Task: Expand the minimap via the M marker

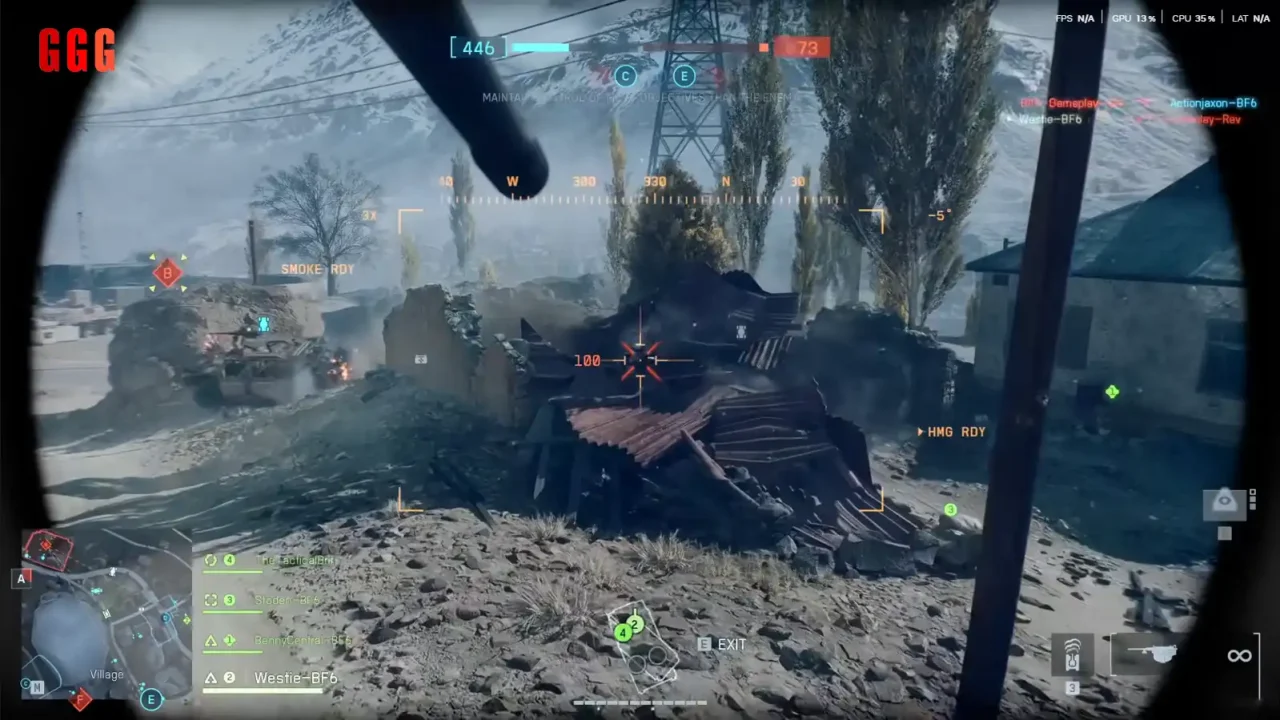Action: click(36, 688)
